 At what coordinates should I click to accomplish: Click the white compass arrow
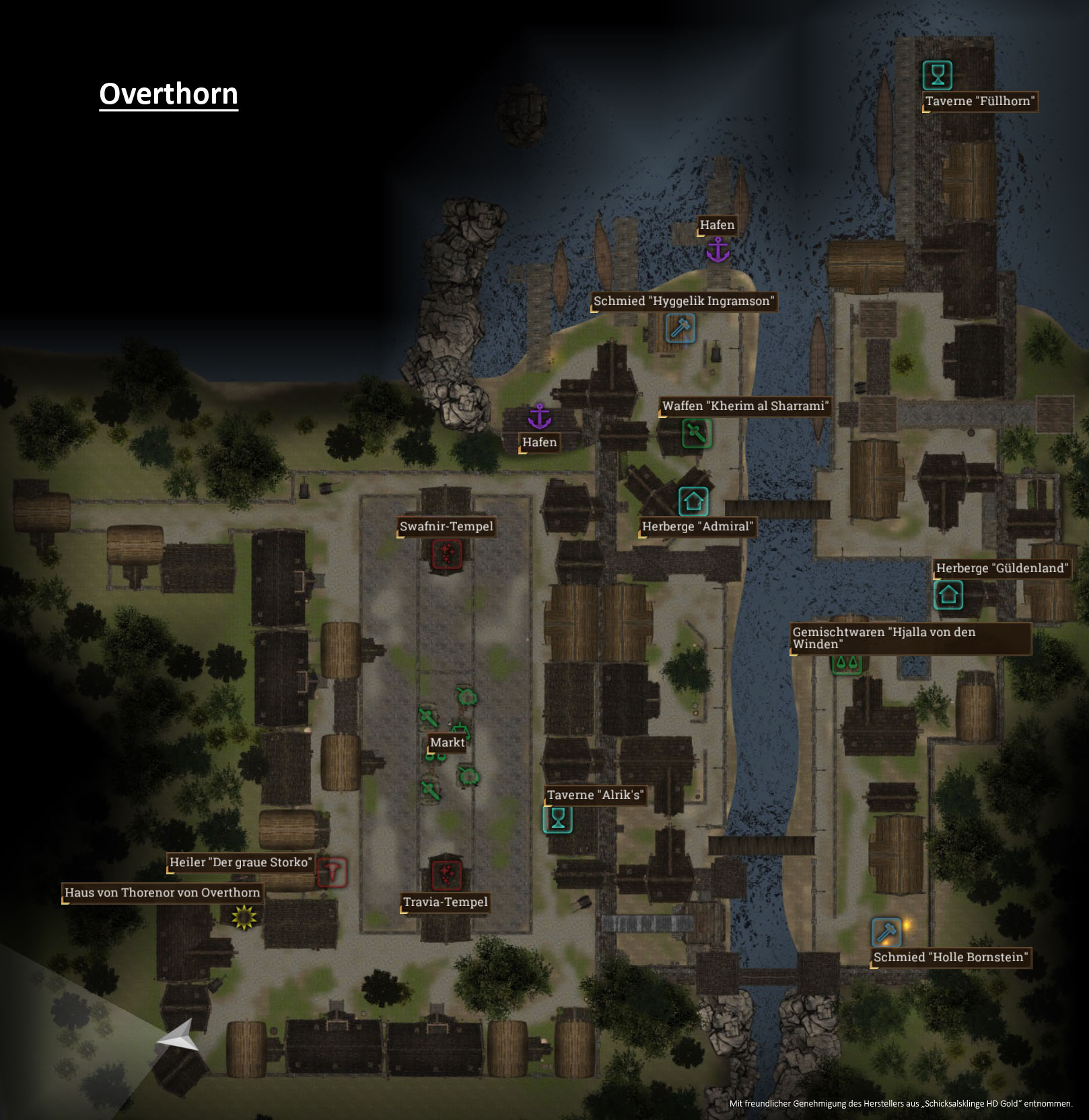tap(178, 1037)
